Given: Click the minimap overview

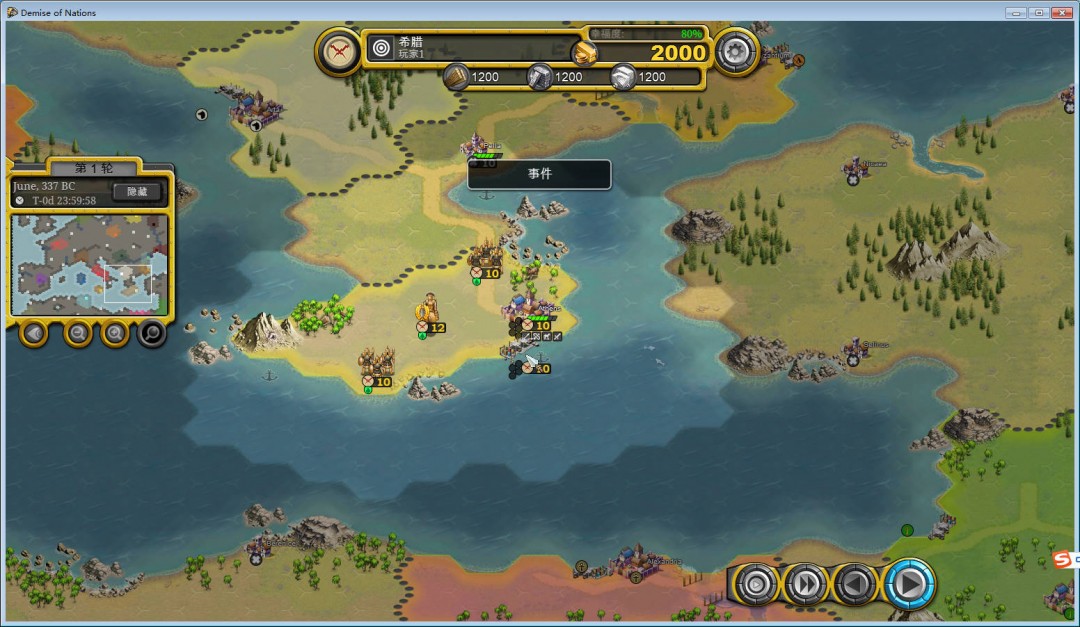Looking at the screenshot, I should 89,263.
